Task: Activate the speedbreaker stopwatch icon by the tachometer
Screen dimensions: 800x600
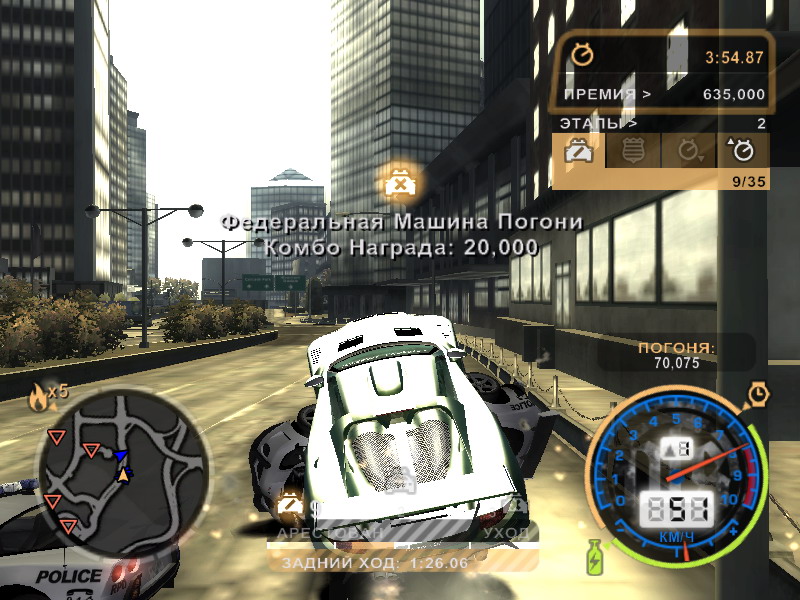Action: [x=759, y=393]
